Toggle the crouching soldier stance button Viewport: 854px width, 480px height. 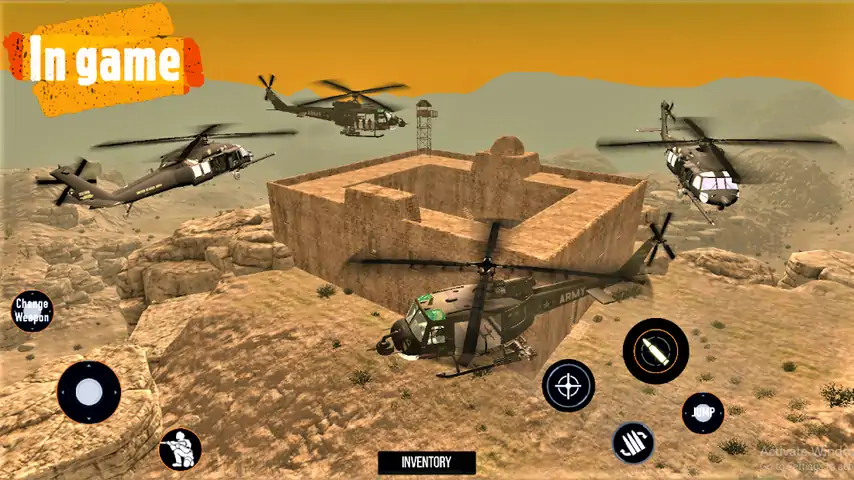pyautogui.click(x=180, y=449)
